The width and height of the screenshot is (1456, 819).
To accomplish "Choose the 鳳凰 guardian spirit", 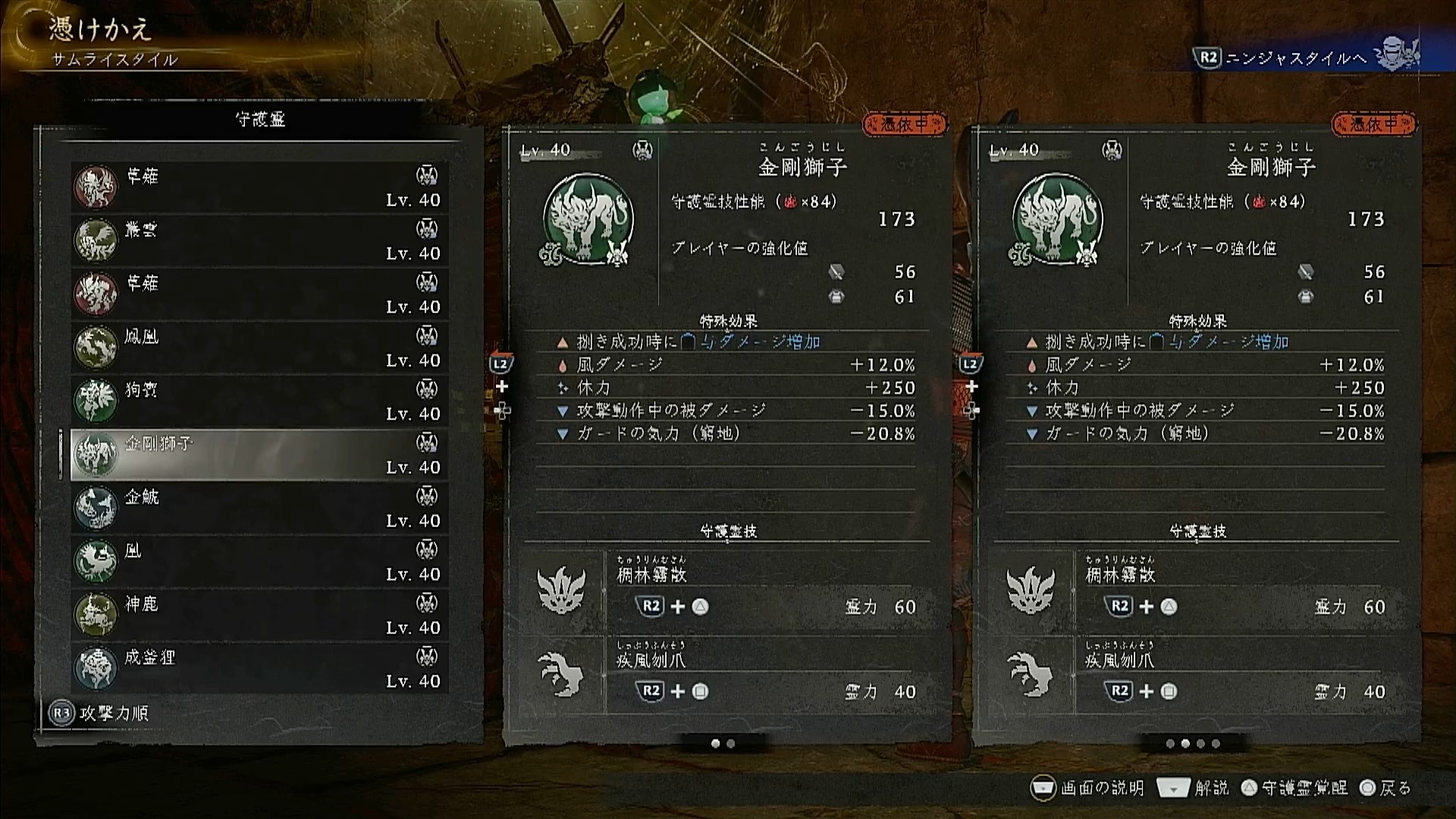I will (259, 347).
